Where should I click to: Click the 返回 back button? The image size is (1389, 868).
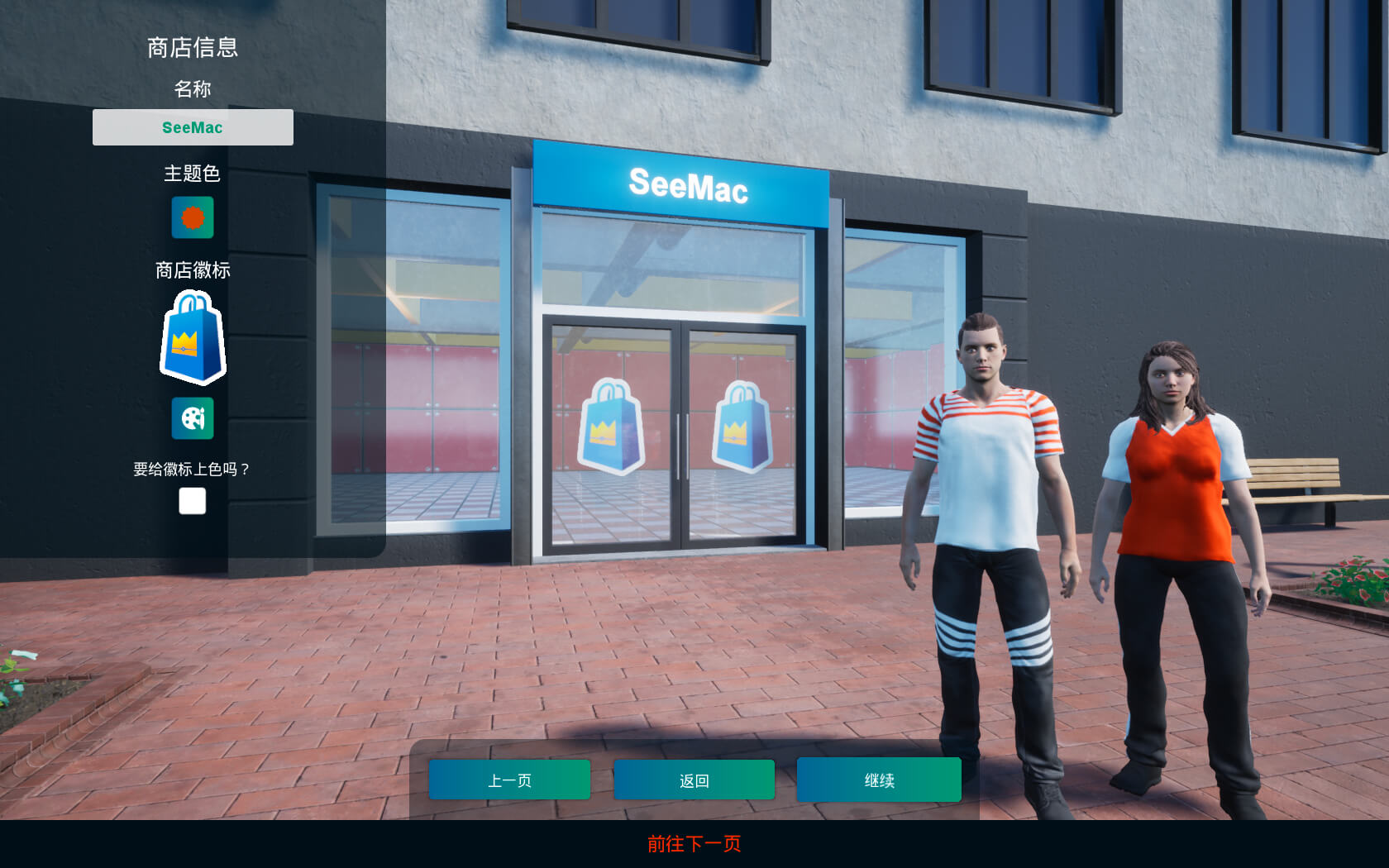coord(694,780)
